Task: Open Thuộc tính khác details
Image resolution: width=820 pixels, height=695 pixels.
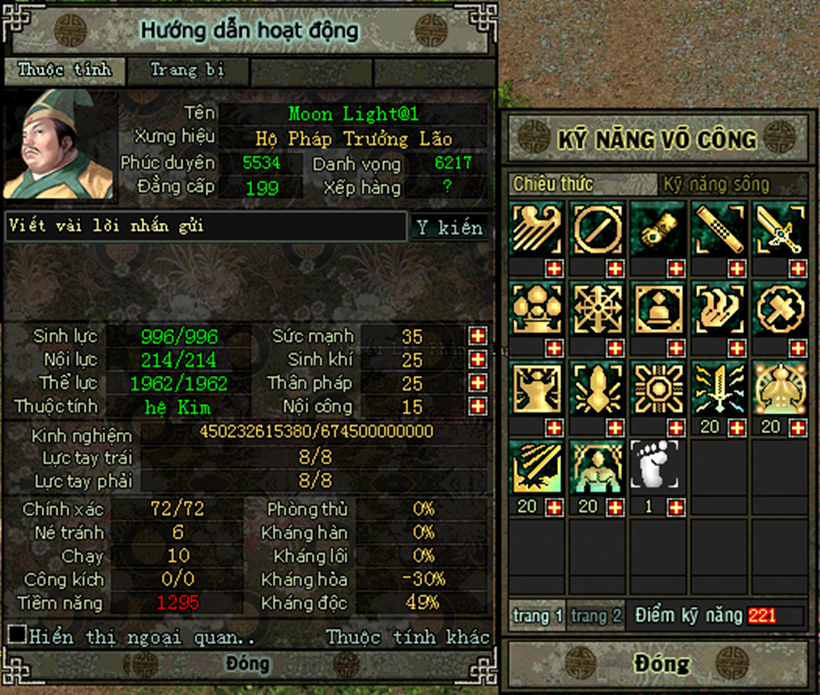Action: click(x=408, y=637)
